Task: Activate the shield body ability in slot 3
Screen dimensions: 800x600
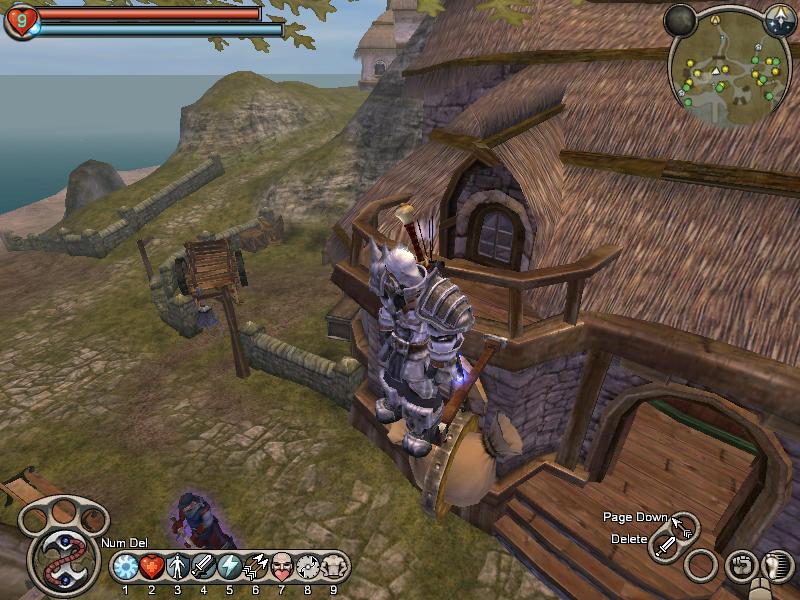Action: pyautogui.click(x=177, y=567)
